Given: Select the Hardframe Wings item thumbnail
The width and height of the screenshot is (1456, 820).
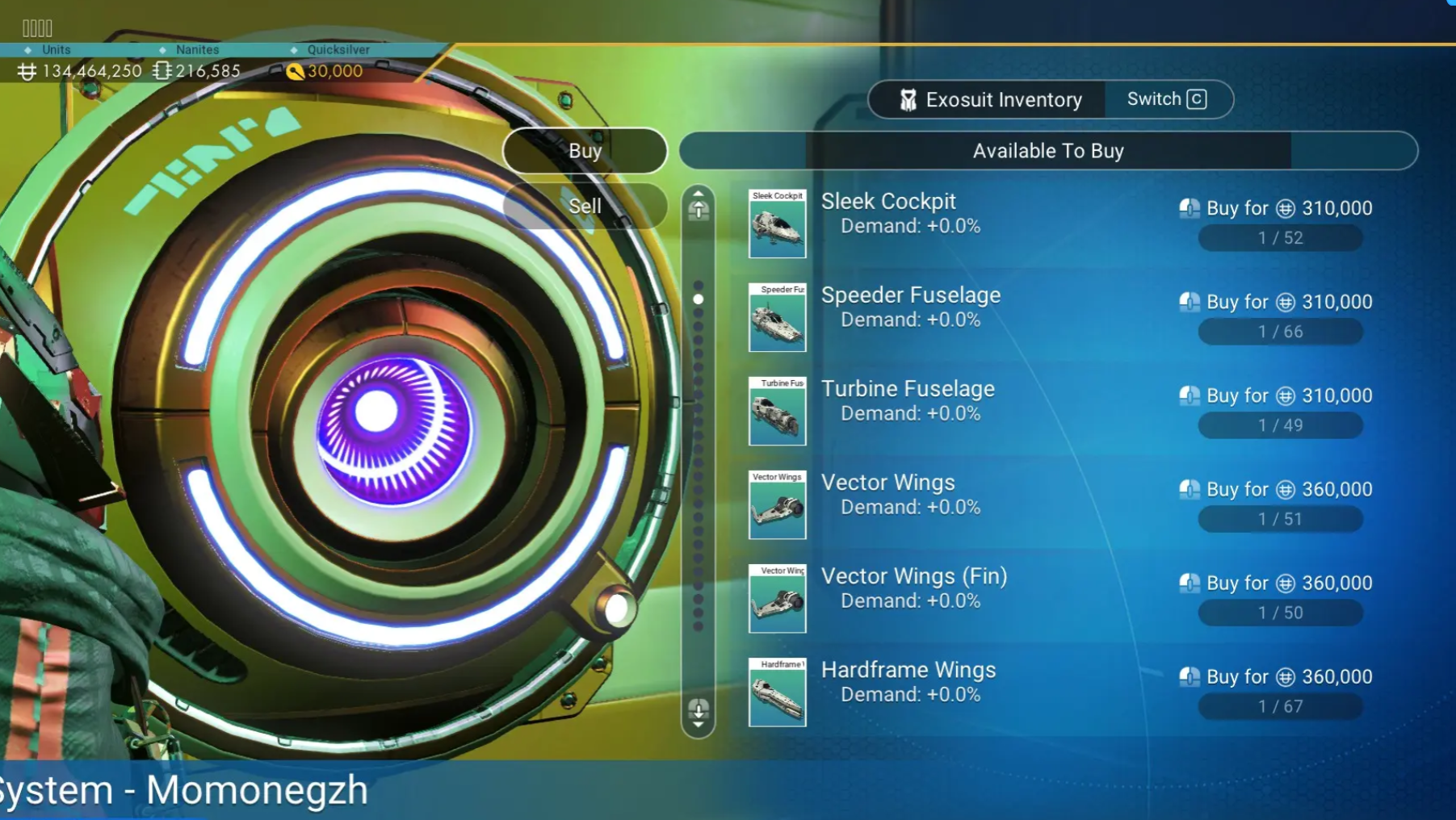Looking at the screenshot, I should coord(777,692).
